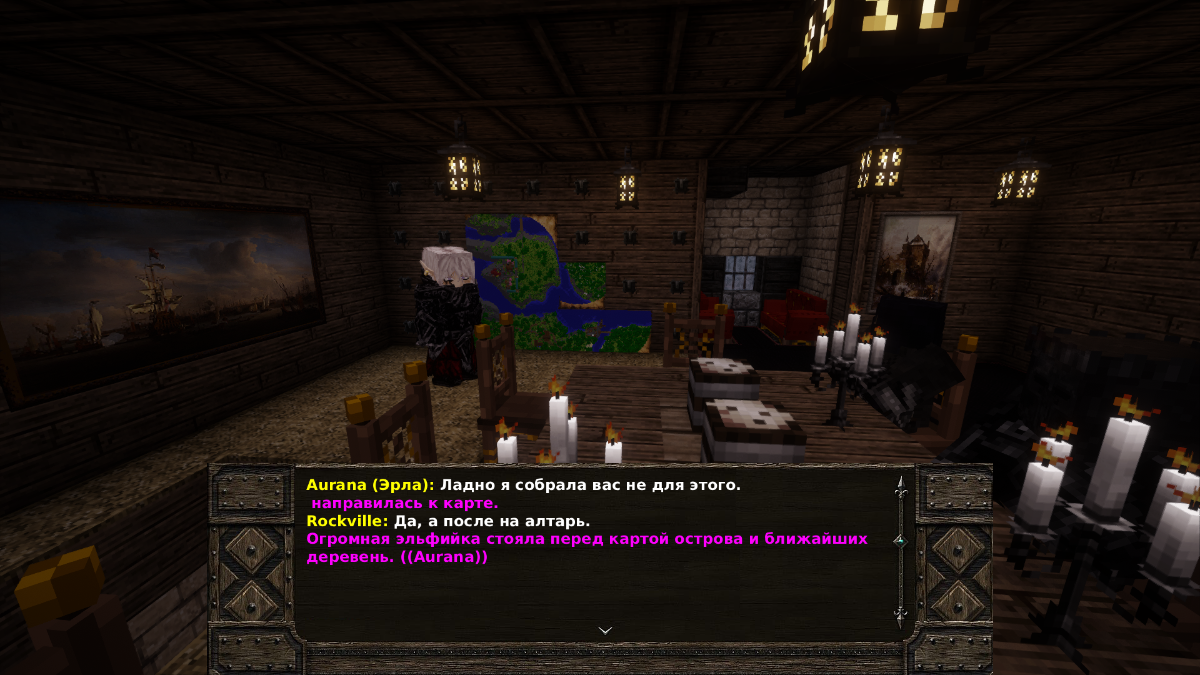1200x675 pixels.
Task: Click the down chevron under the chat
Action: pos(605,630)
